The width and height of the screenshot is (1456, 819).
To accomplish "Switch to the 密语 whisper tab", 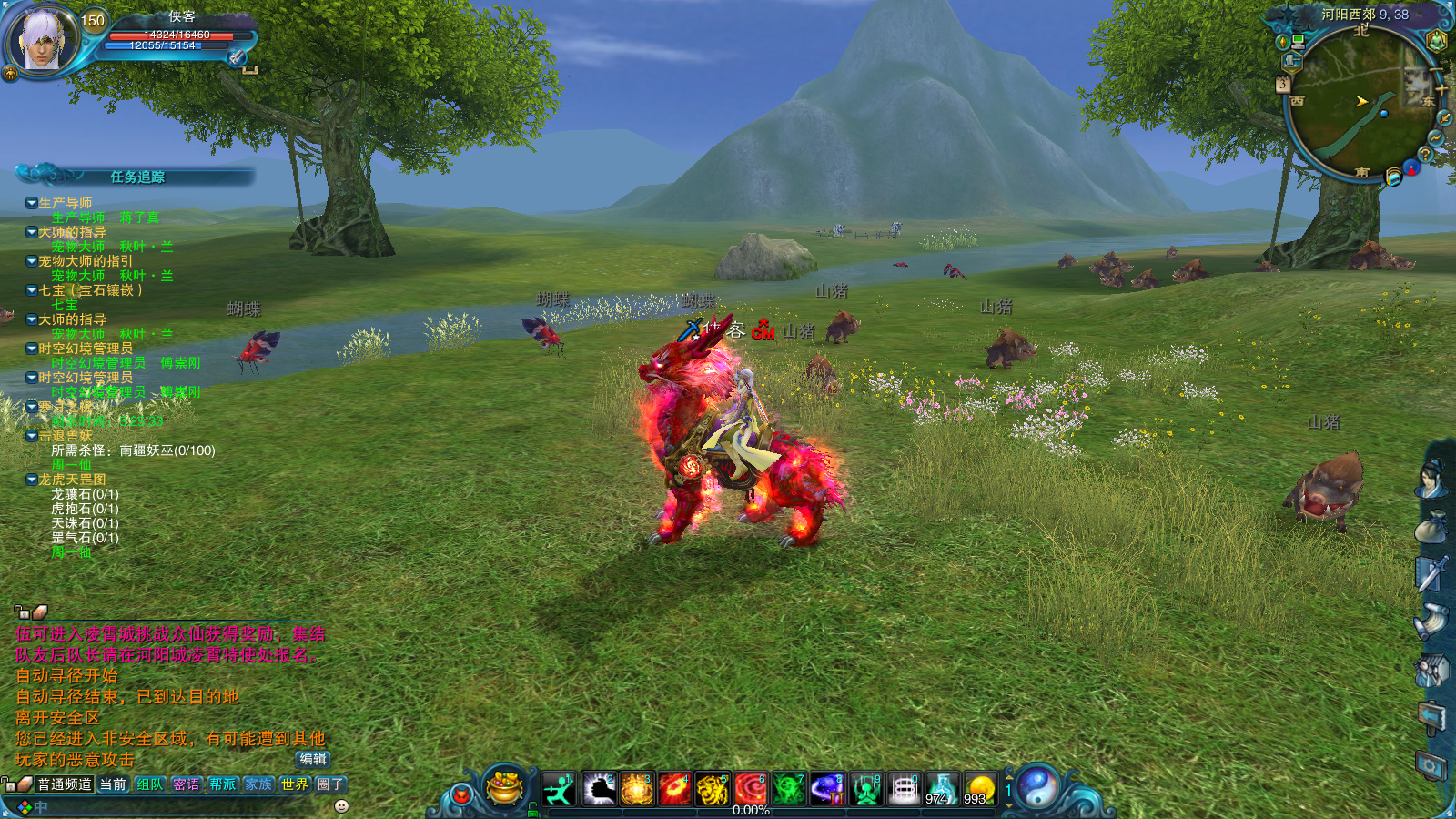I will point(187,784).
